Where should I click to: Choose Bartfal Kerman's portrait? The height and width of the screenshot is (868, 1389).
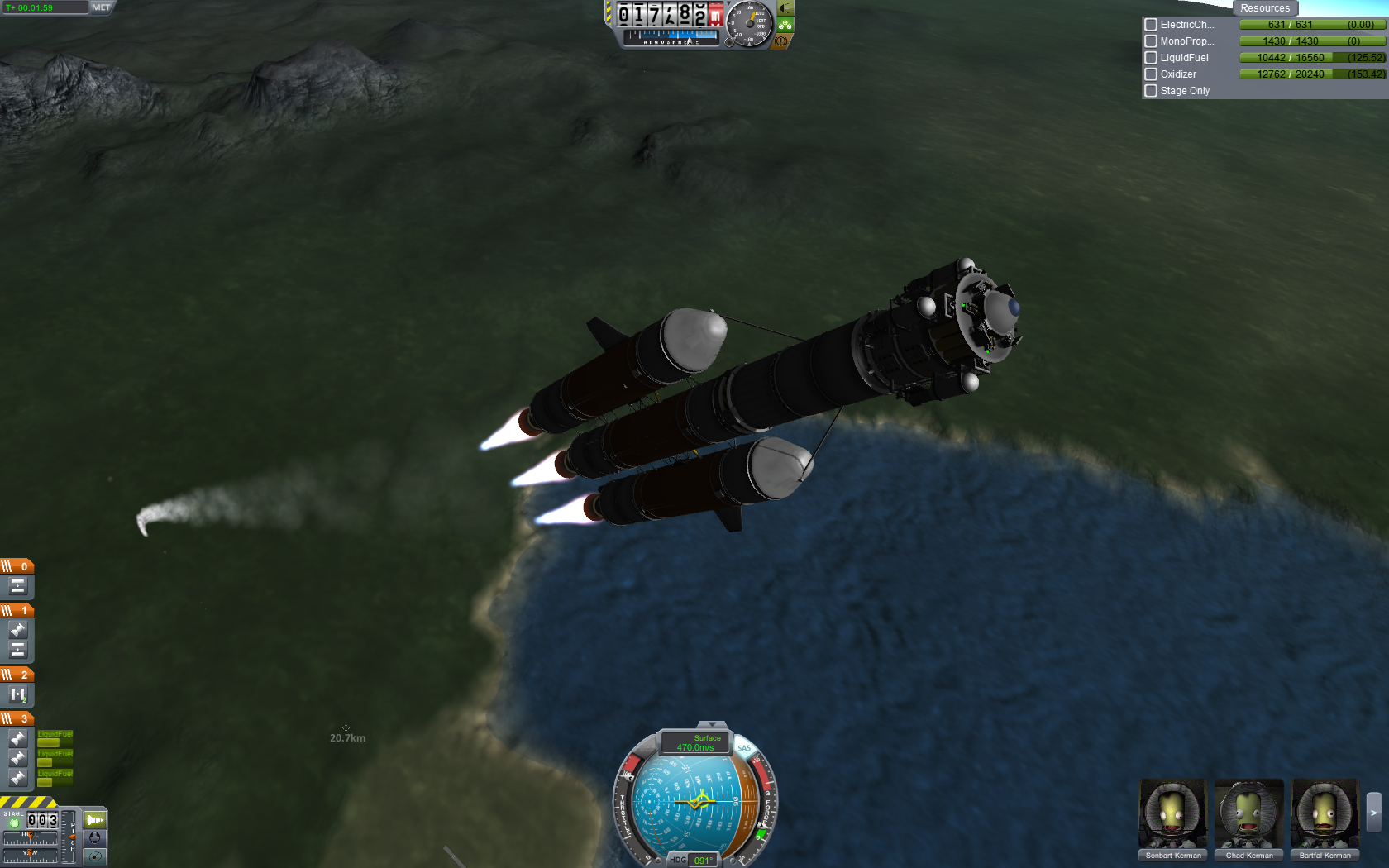click(1325, 814)
